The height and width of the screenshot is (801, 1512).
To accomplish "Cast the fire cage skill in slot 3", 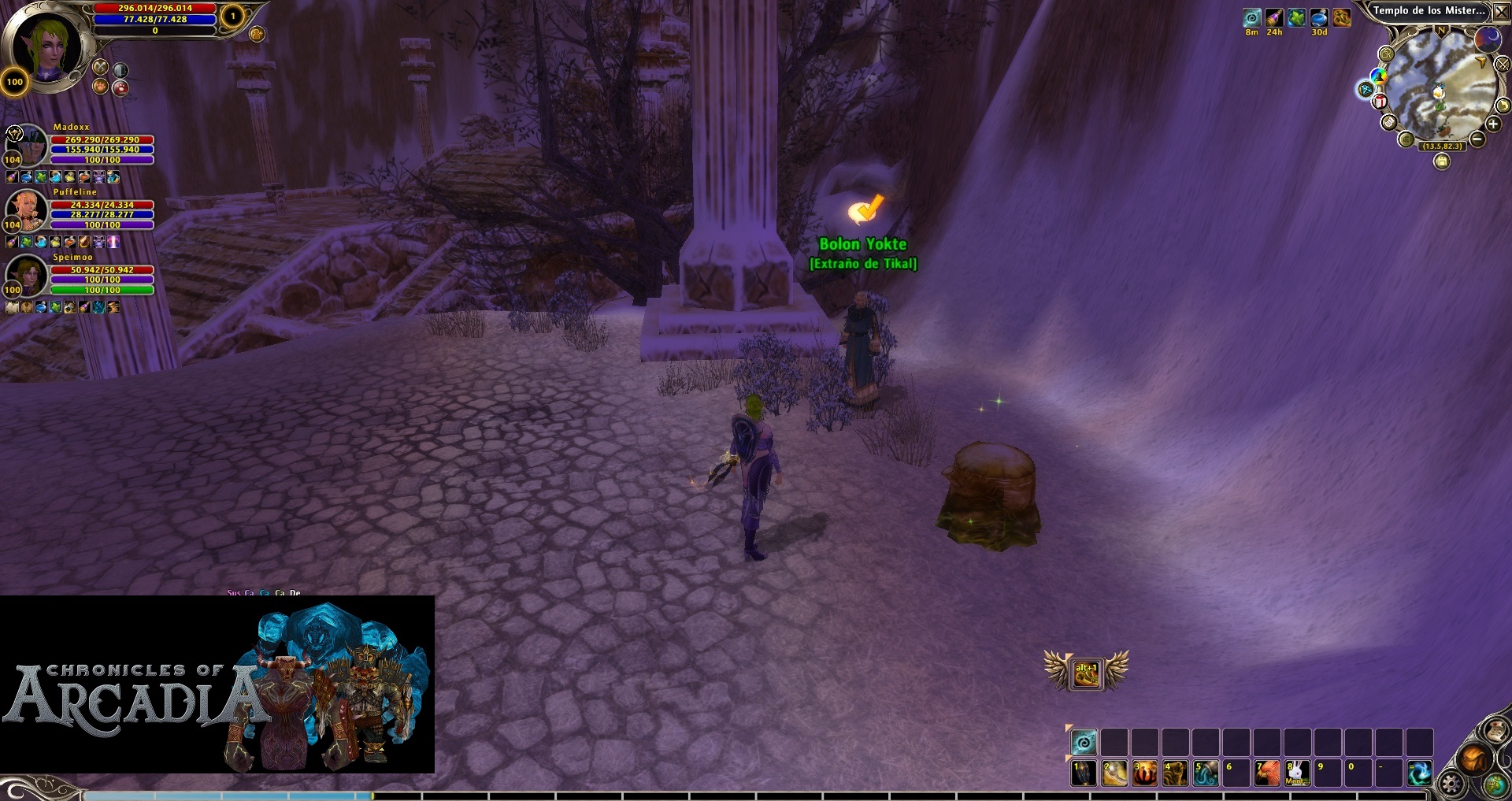I will pyautogui.click(x=1144, y=773).
